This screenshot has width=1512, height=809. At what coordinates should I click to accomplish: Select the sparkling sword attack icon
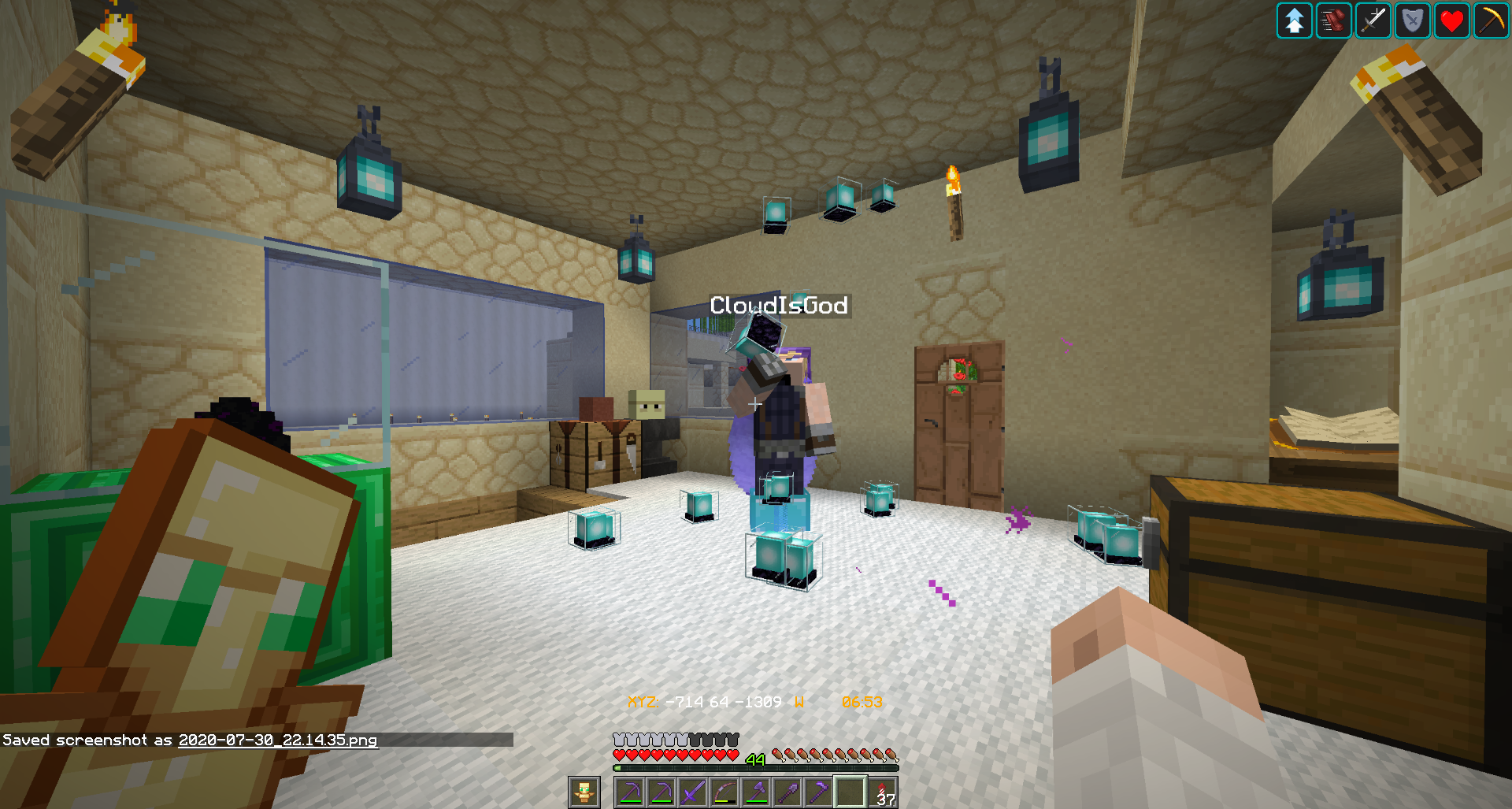(x=1373, y=21)
